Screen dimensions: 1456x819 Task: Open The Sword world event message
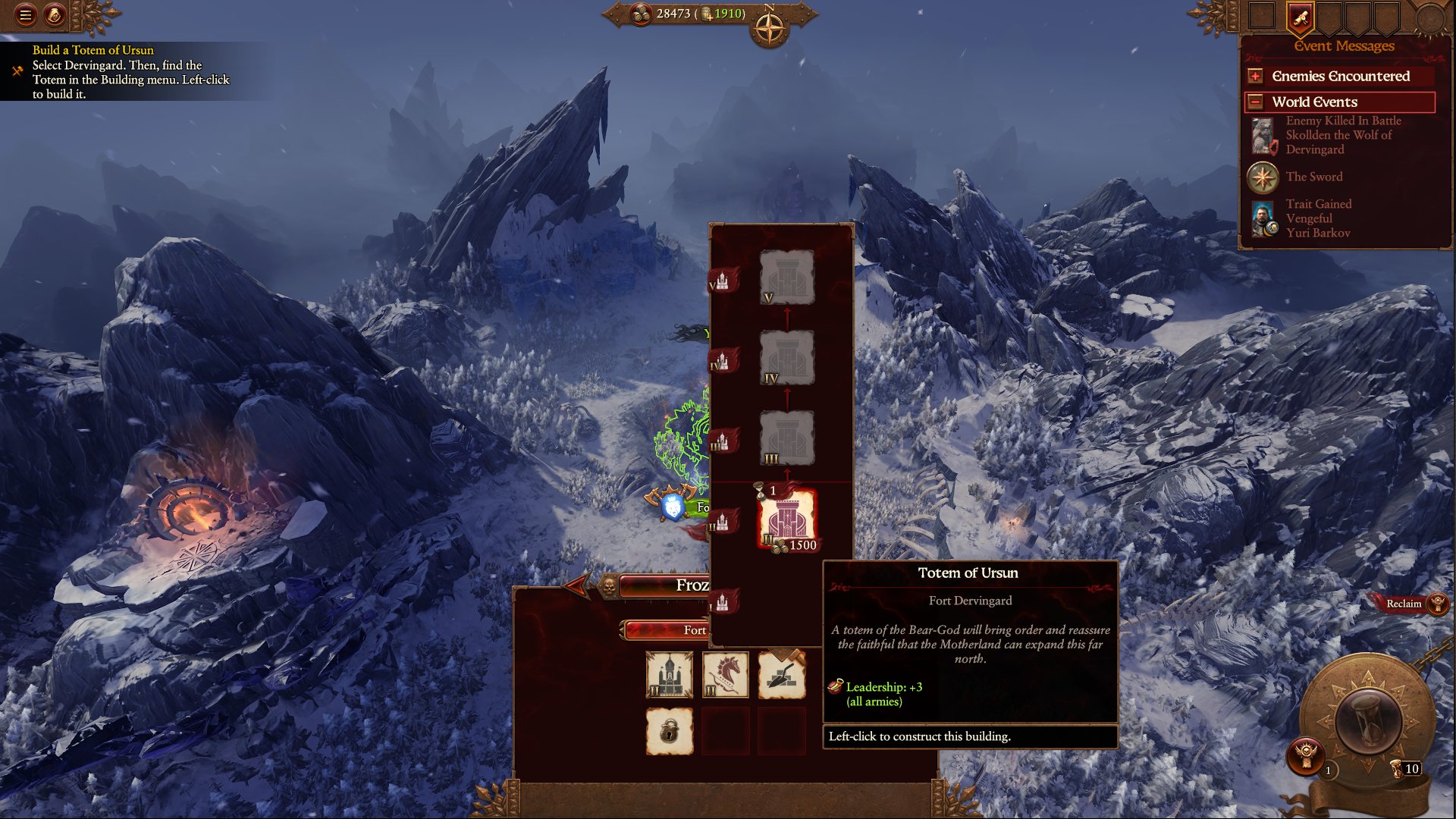point(1313,177)
